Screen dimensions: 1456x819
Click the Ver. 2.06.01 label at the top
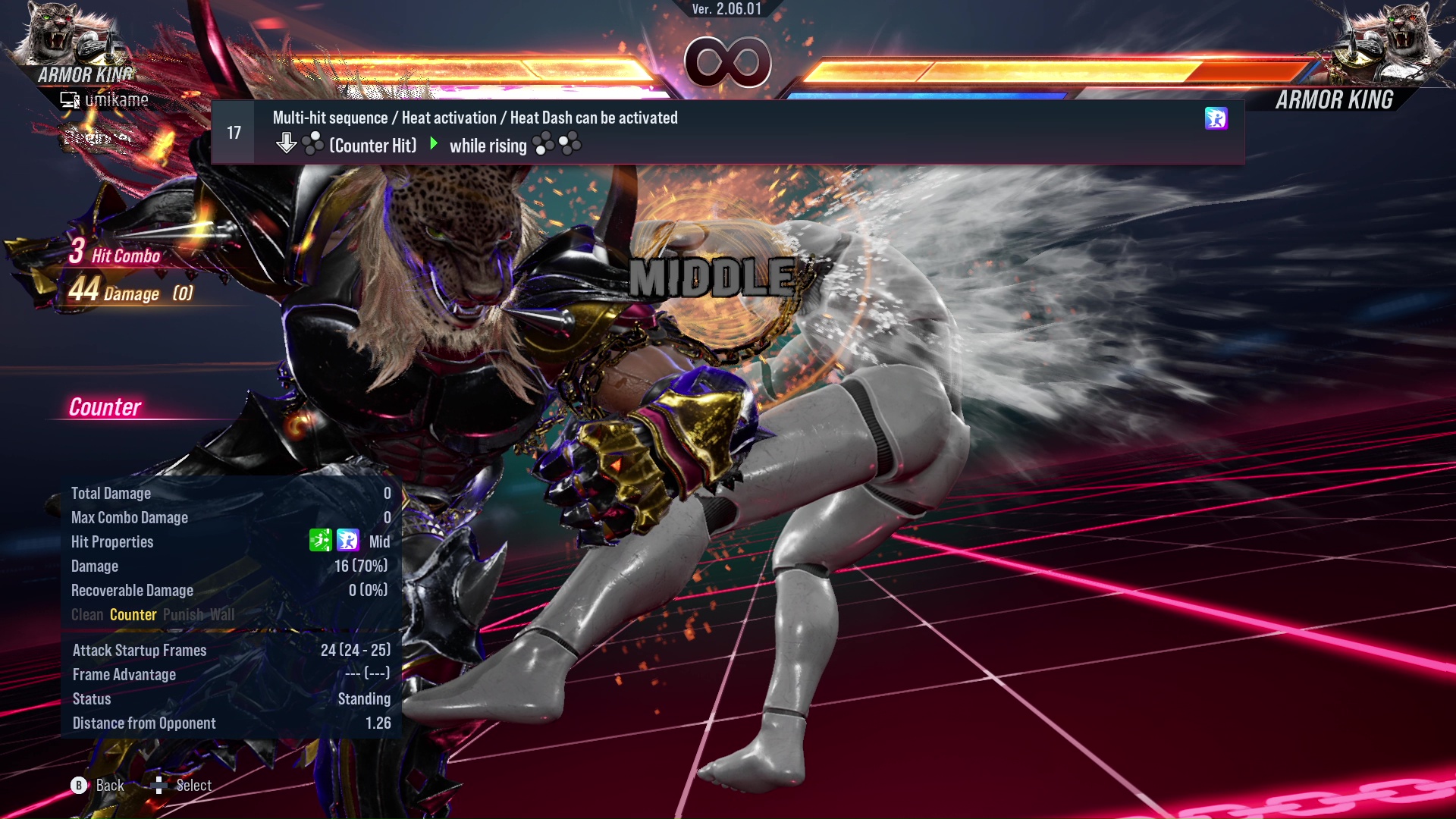726,11
